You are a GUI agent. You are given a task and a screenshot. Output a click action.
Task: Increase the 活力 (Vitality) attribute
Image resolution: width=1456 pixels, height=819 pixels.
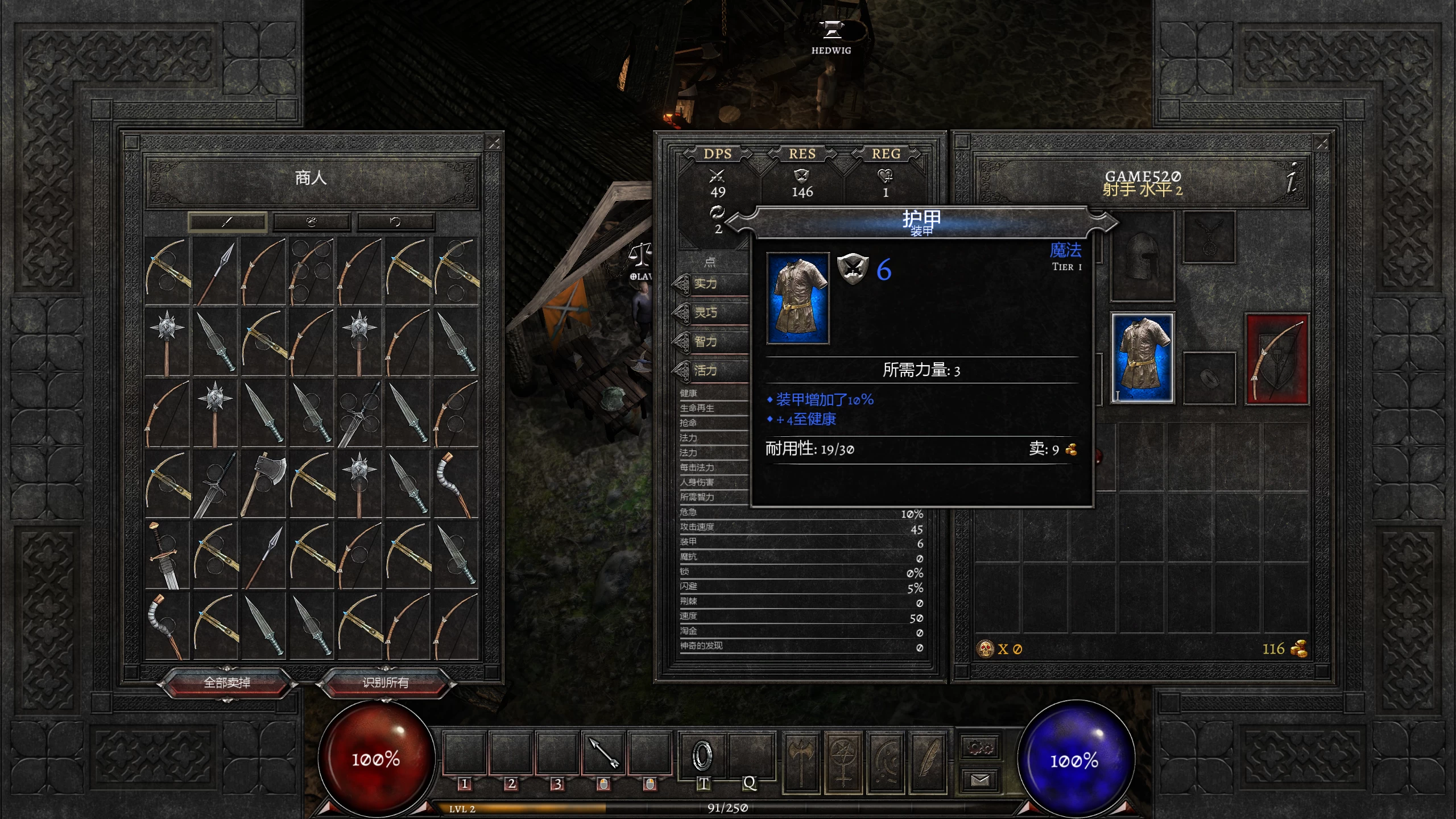click(x=681, y=371)
